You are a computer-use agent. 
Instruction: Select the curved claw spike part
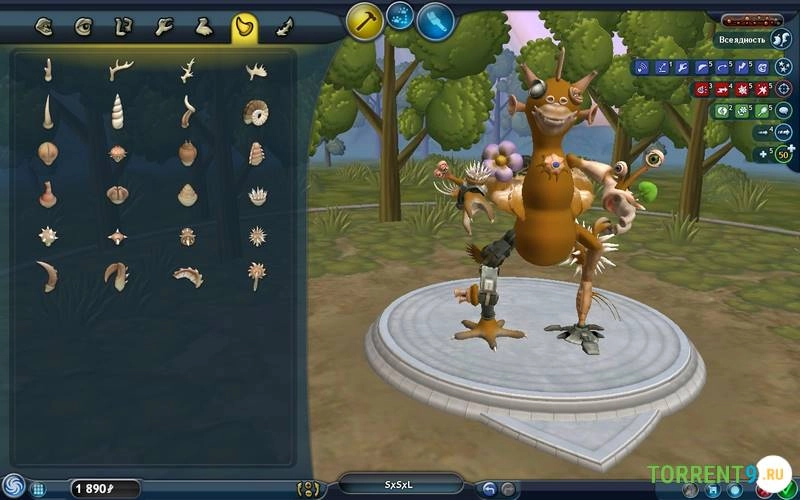pos(47,275)
